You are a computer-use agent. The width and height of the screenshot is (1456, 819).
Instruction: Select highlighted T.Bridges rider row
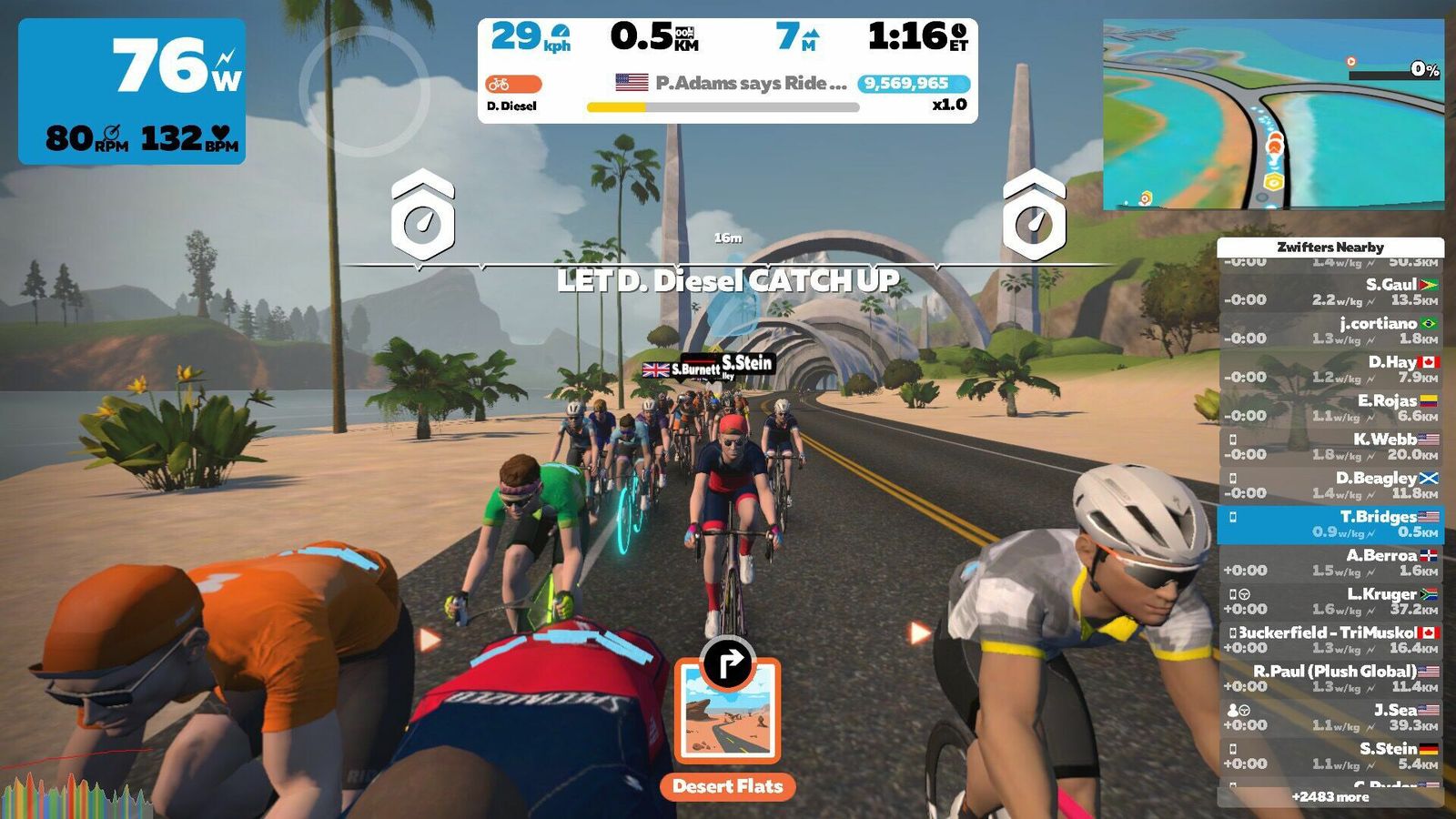click(1330, 524)
